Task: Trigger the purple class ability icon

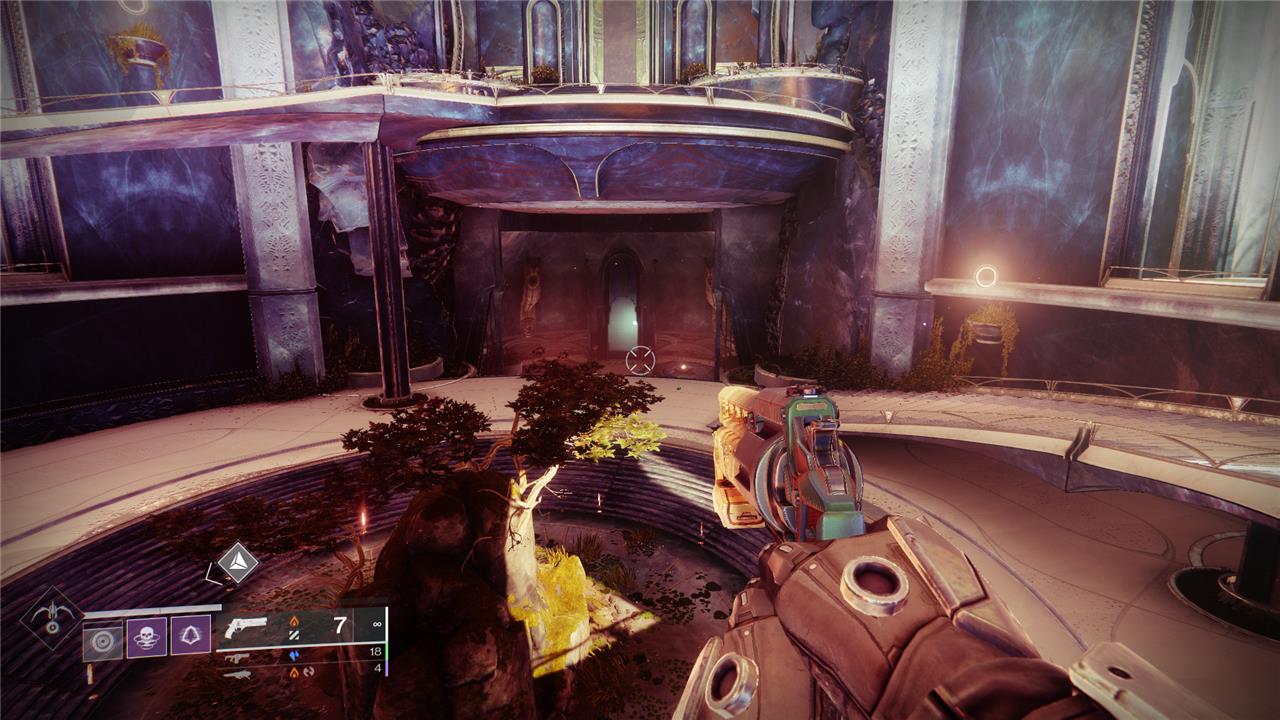Action: pos(190,637)
